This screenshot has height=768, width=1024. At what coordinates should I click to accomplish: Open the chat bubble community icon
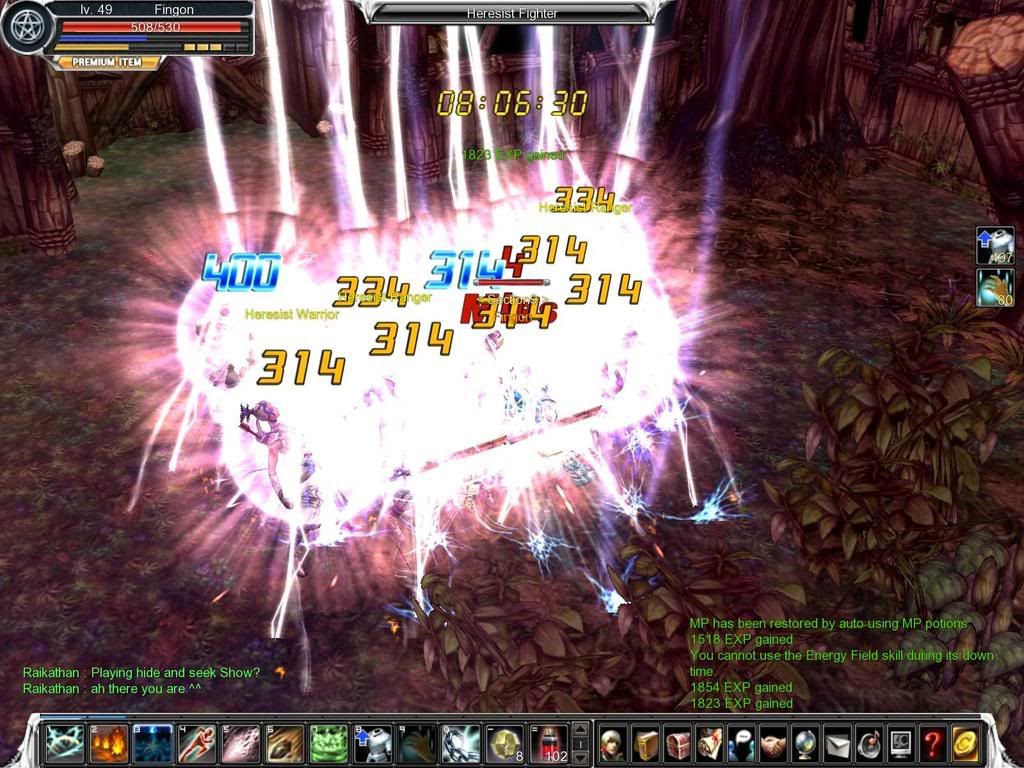click(742, 743)
